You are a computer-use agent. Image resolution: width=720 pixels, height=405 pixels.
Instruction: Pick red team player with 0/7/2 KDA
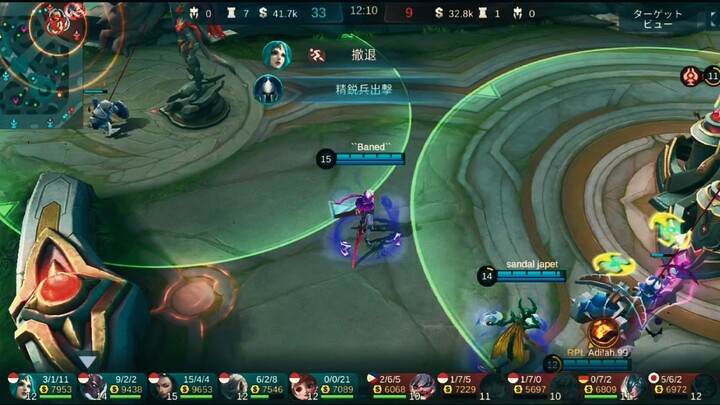[x=603, y=386]
